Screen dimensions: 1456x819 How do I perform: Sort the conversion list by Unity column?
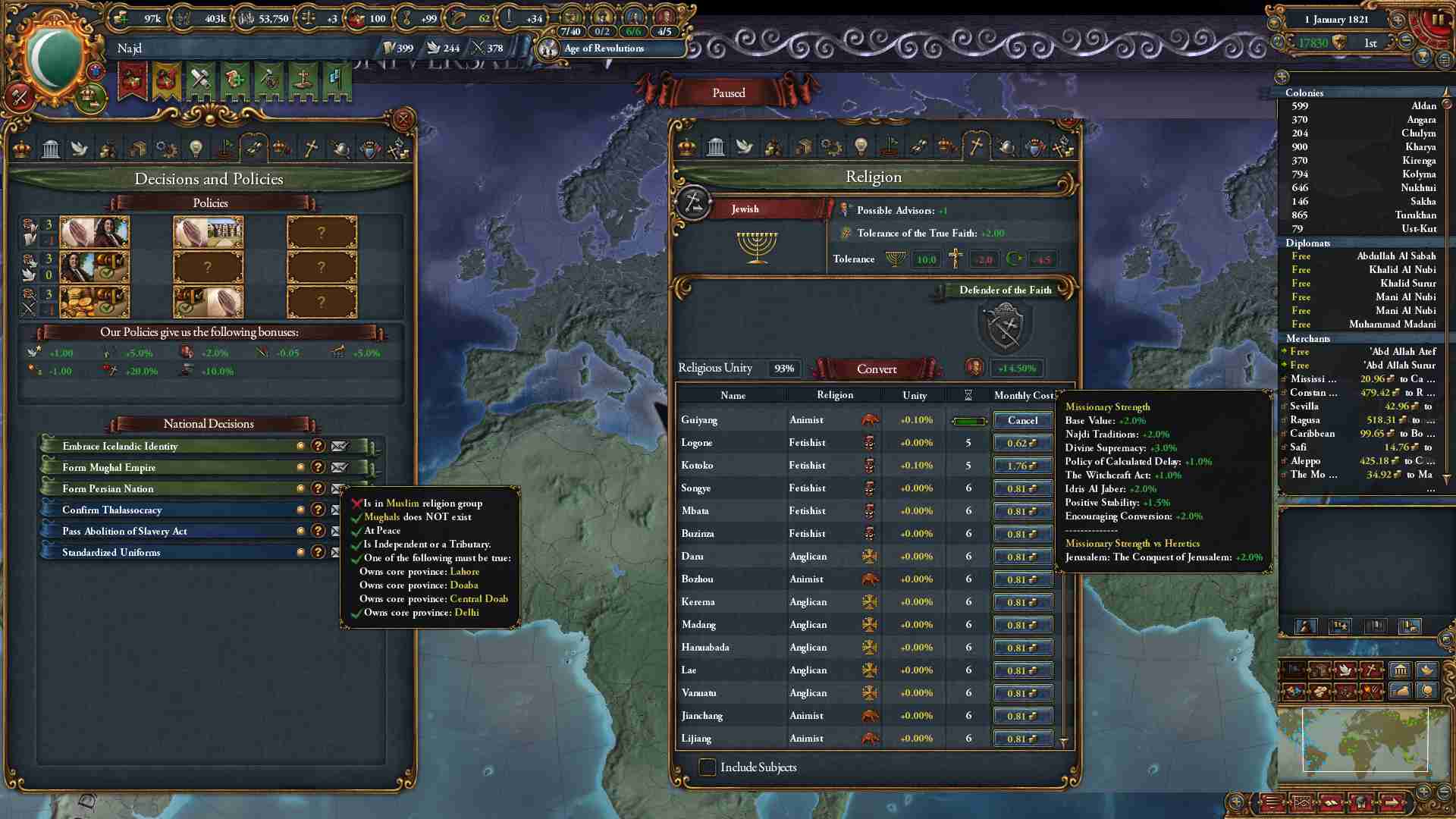[x=915, y=395]
